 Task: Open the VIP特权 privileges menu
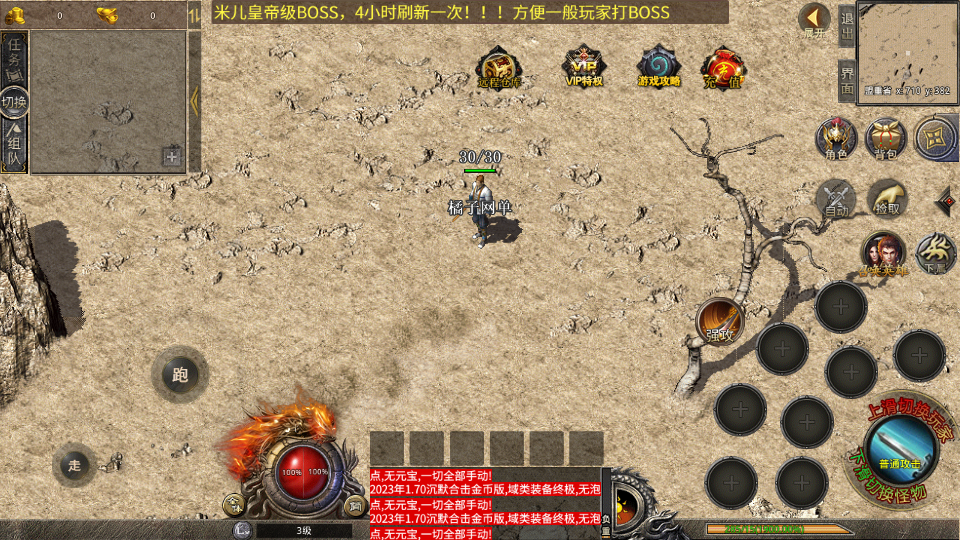coord(584,66)
